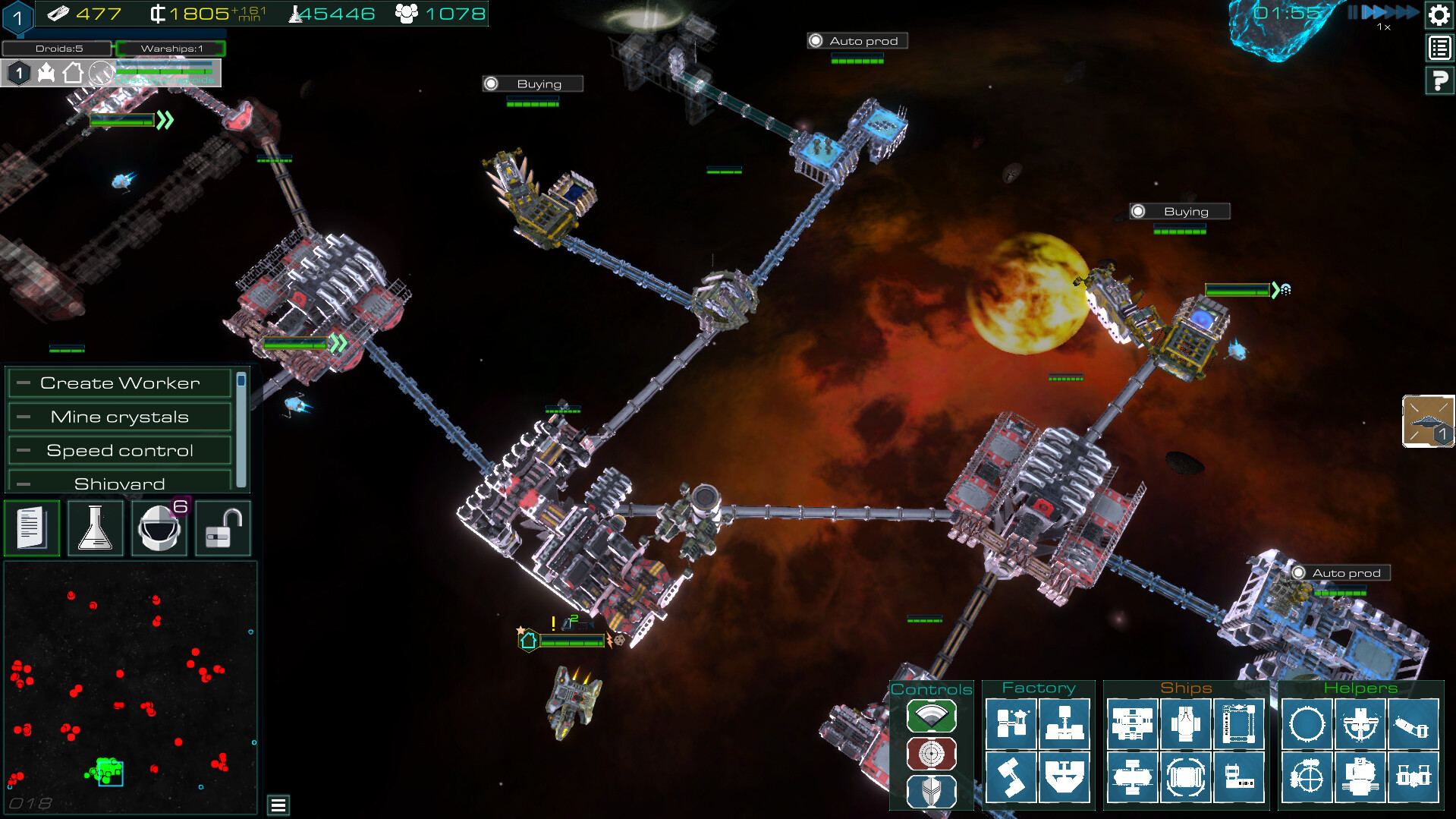The height and width of the screenshot is (819, 1456).
Task: Open the research flask tab
Action: tap(96, 528)
